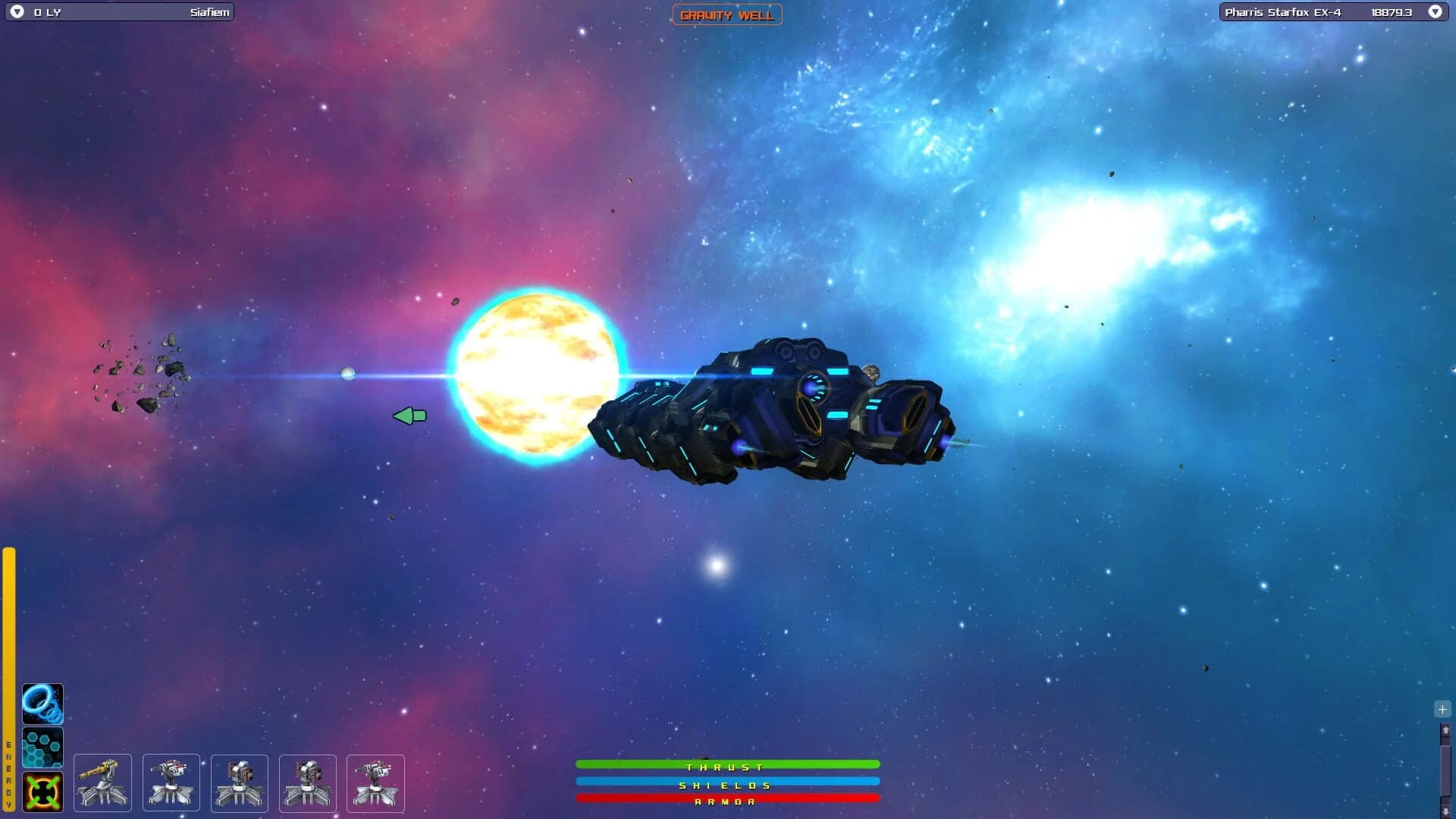Select the fourth turret weapon slot
Viewport: 1456px width, 819px height.
(307, 783)
